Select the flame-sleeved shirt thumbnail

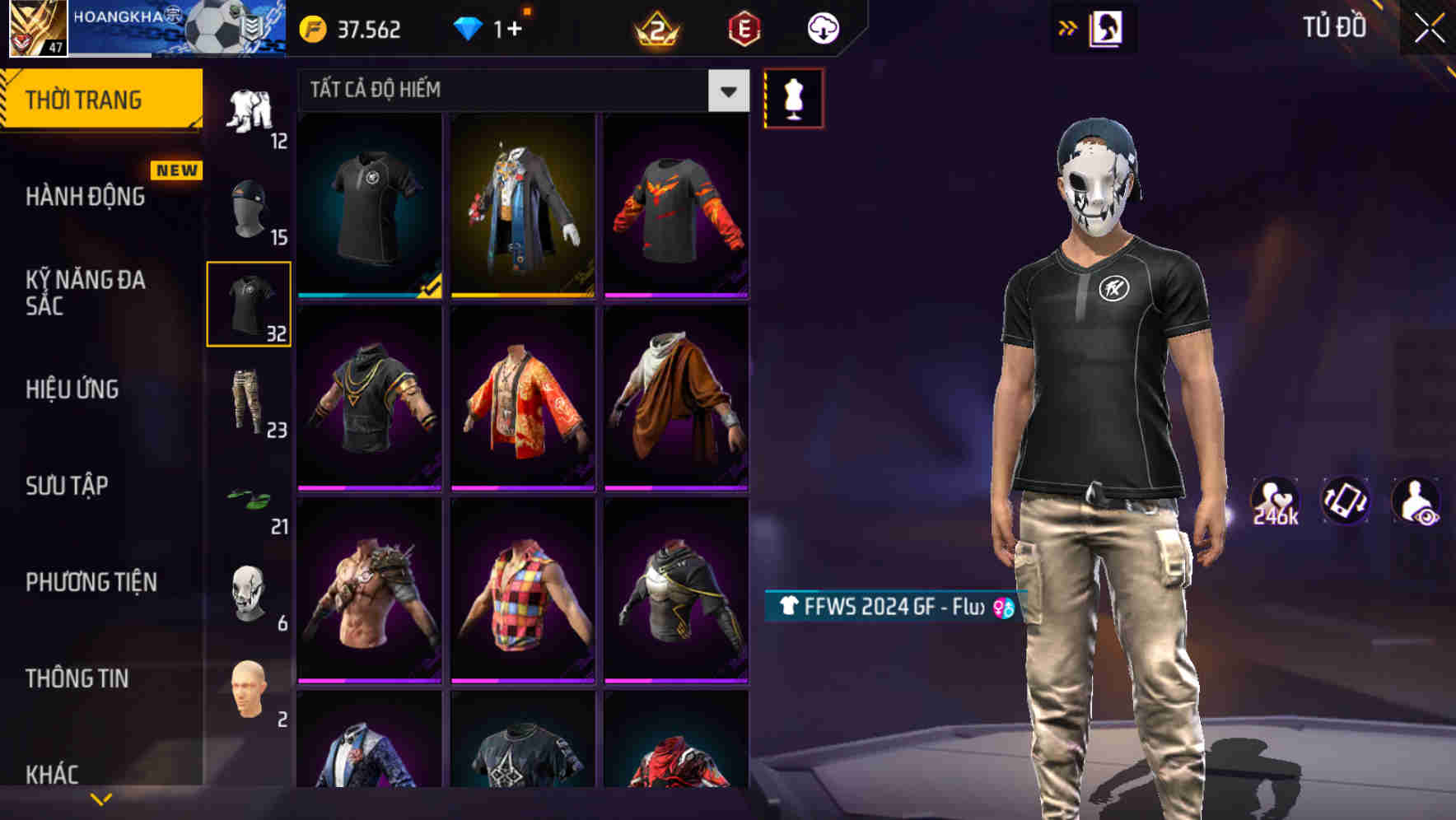click(676, 206)
